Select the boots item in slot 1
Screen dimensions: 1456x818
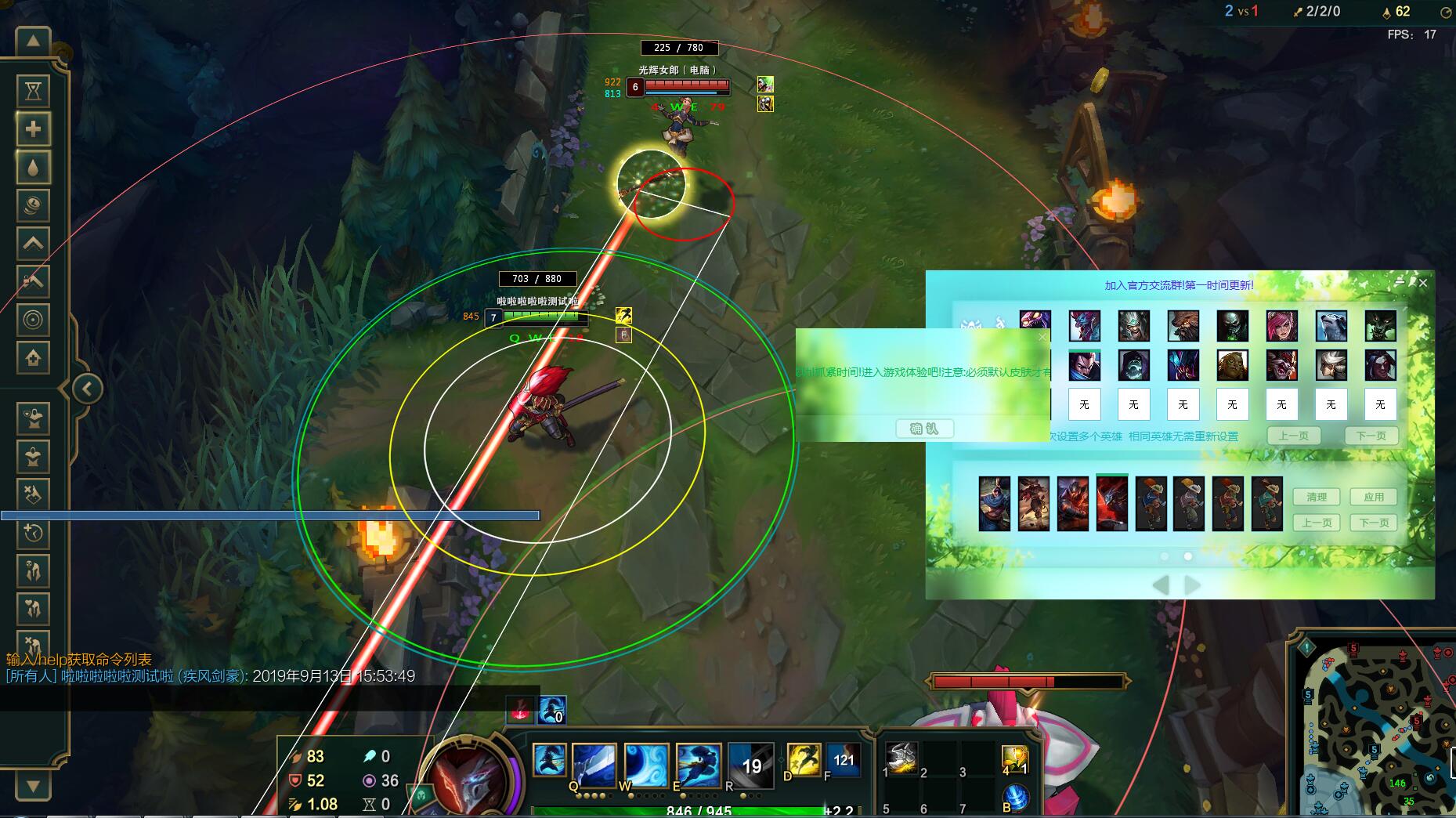[x=901, y=758]
